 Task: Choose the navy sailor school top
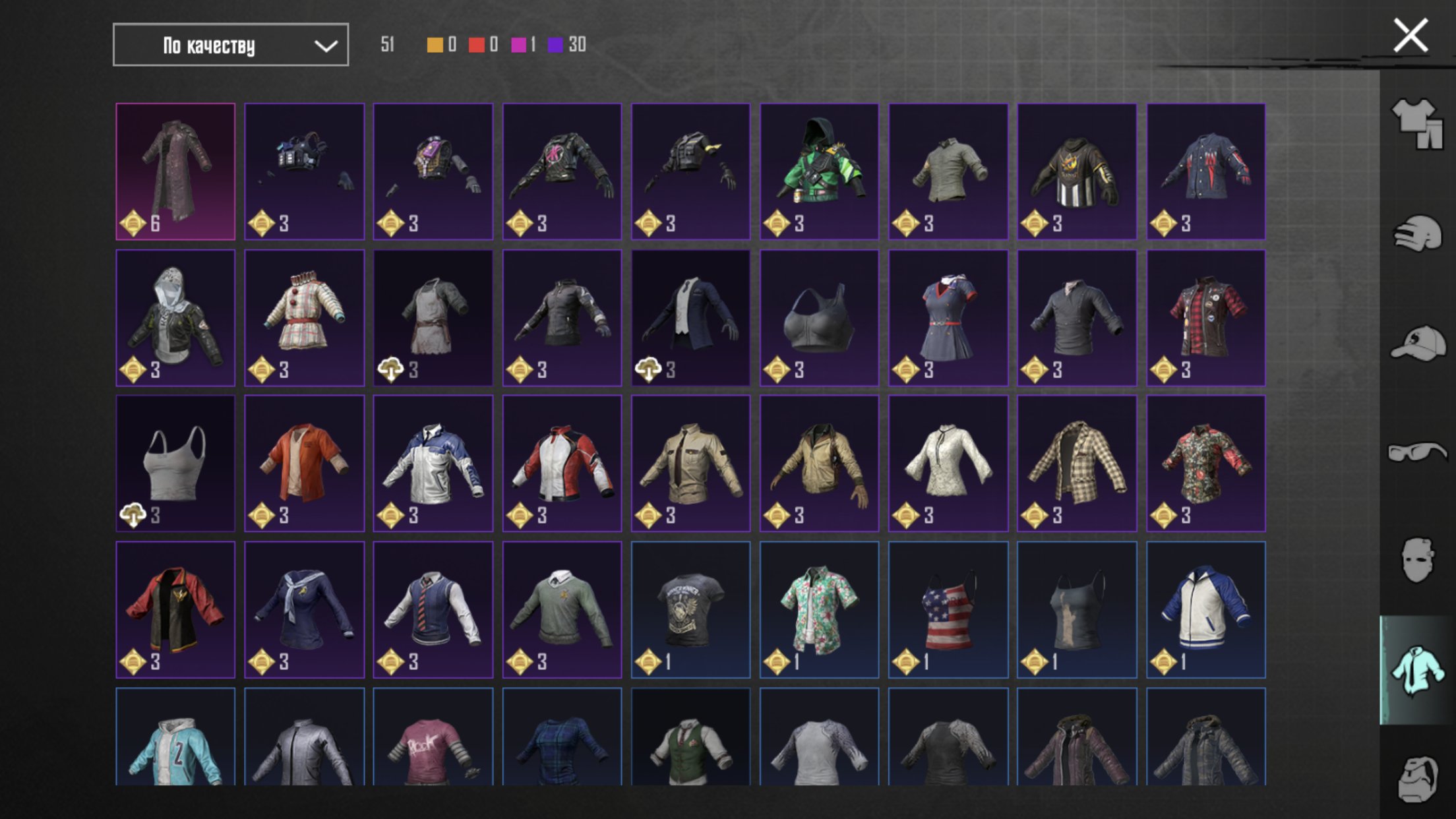[304, 610]
